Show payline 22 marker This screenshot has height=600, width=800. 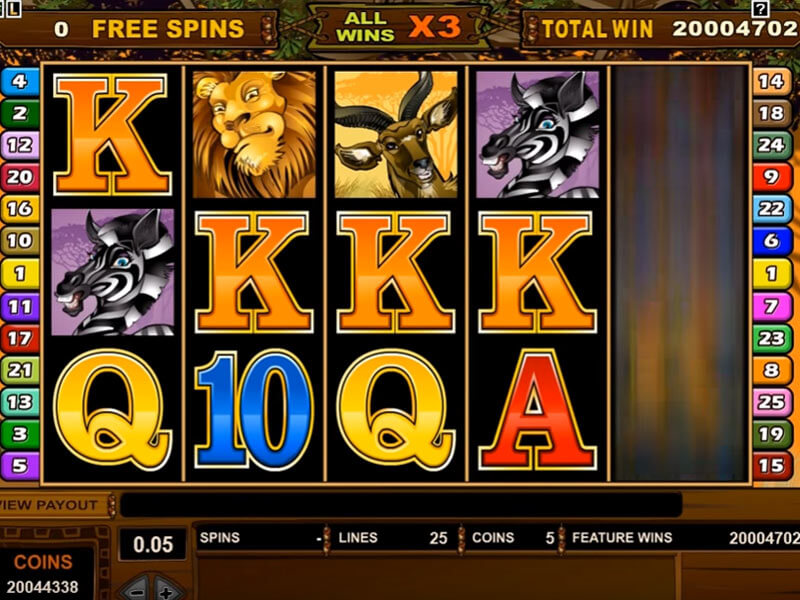pyautogui.click(x=770, y=209)
